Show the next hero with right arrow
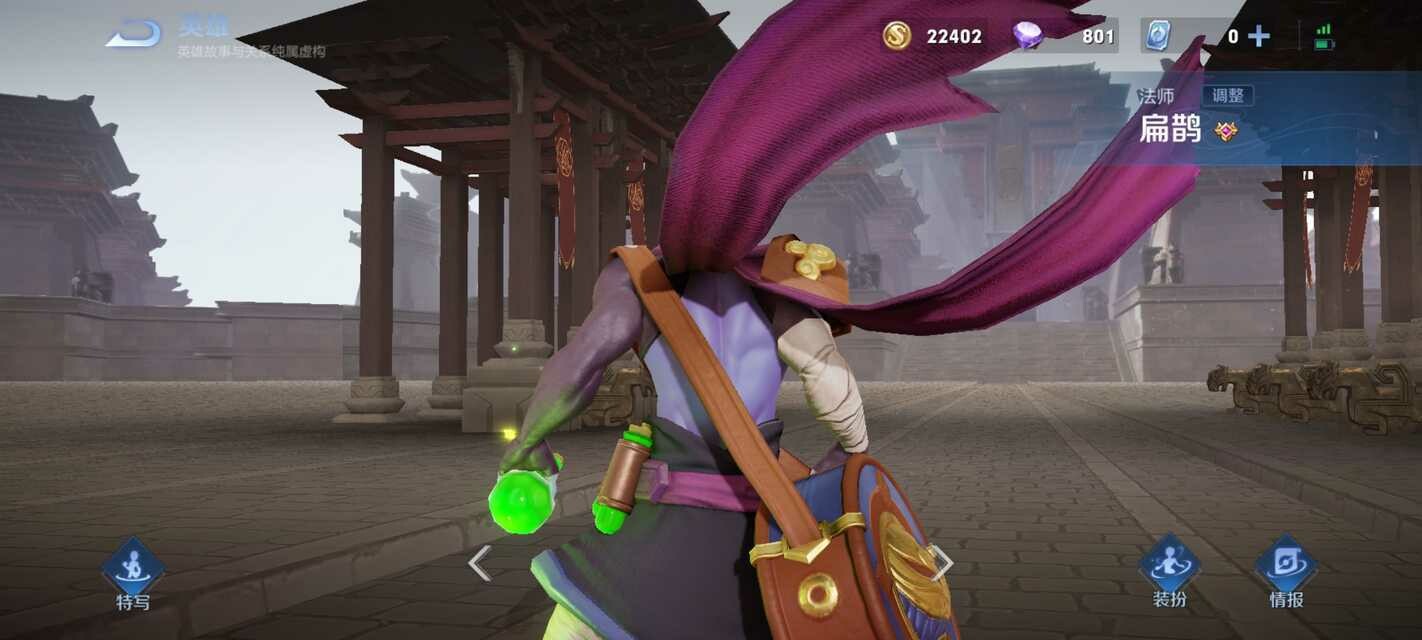This screenshot has width=1422, height=640. pyautogui.click(x=941, y=563)
